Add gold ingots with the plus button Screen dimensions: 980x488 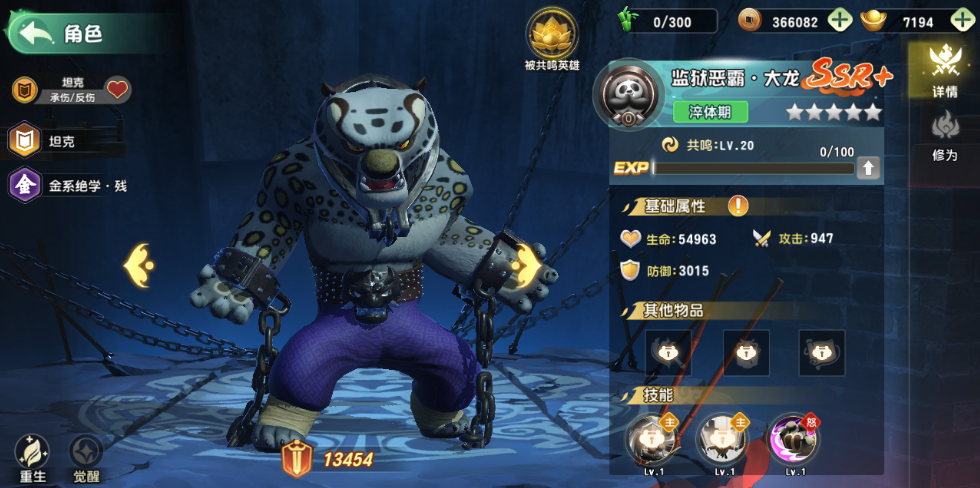coord(962,21)
